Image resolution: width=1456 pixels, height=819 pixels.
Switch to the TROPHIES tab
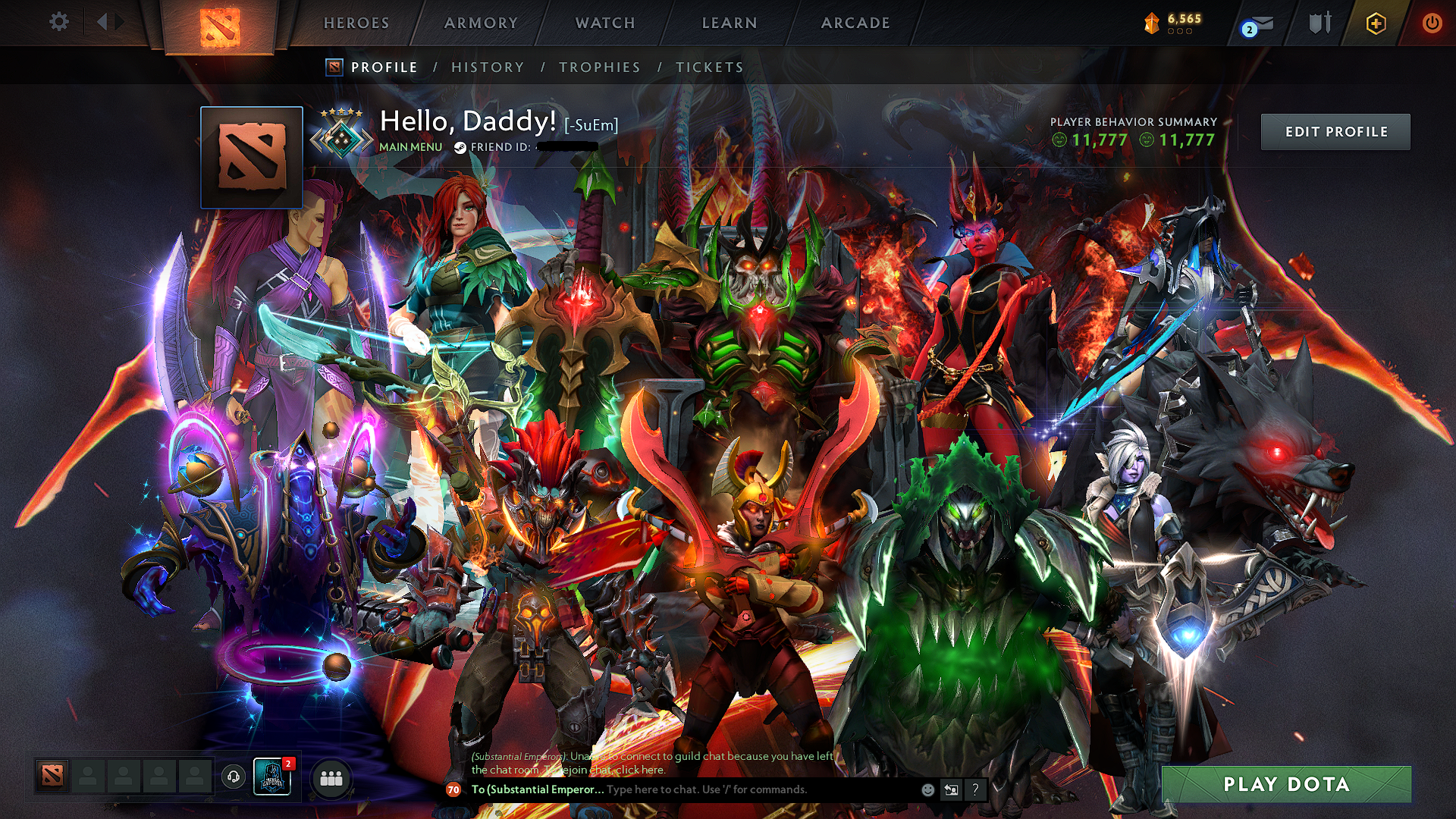point(598,67)
